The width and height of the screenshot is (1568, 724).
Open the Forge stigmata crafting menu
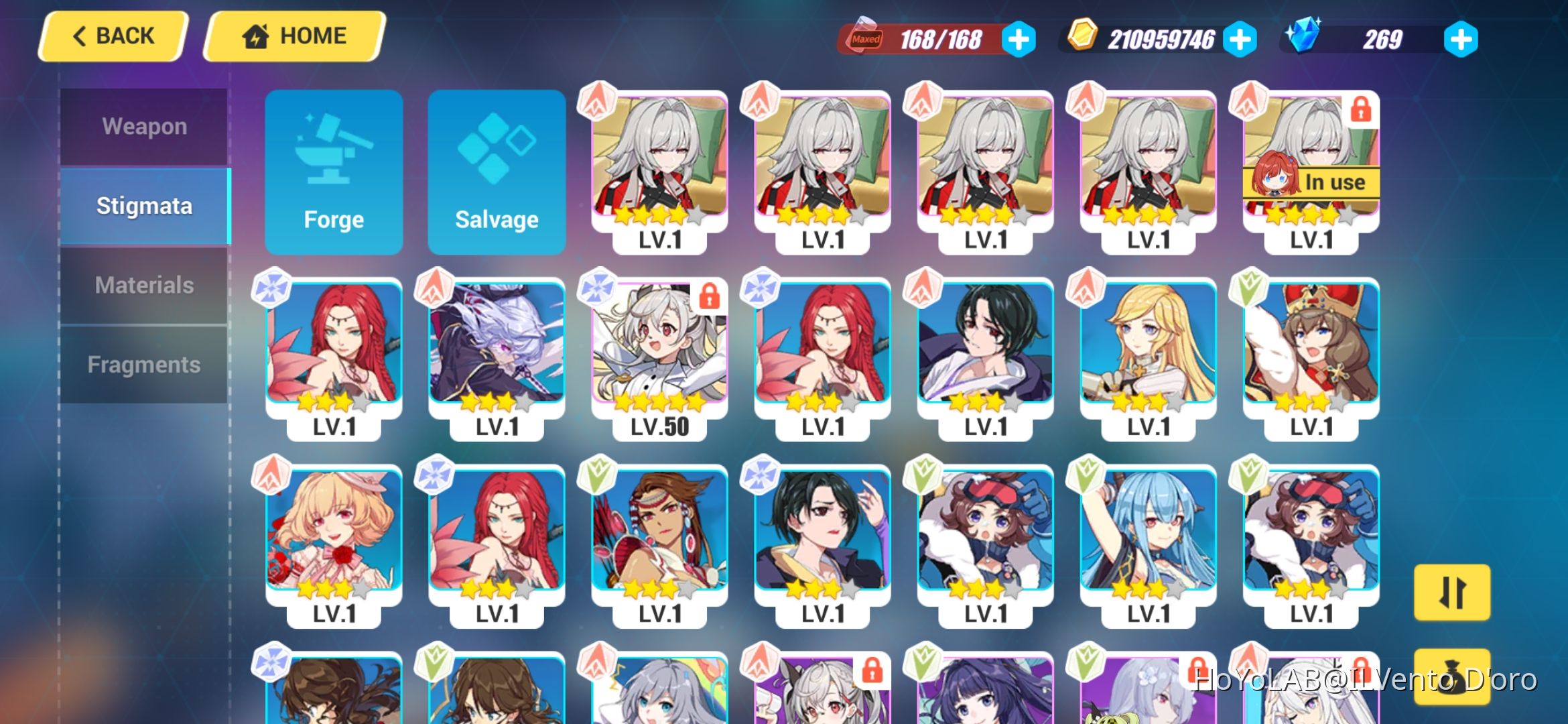point(334,173)
